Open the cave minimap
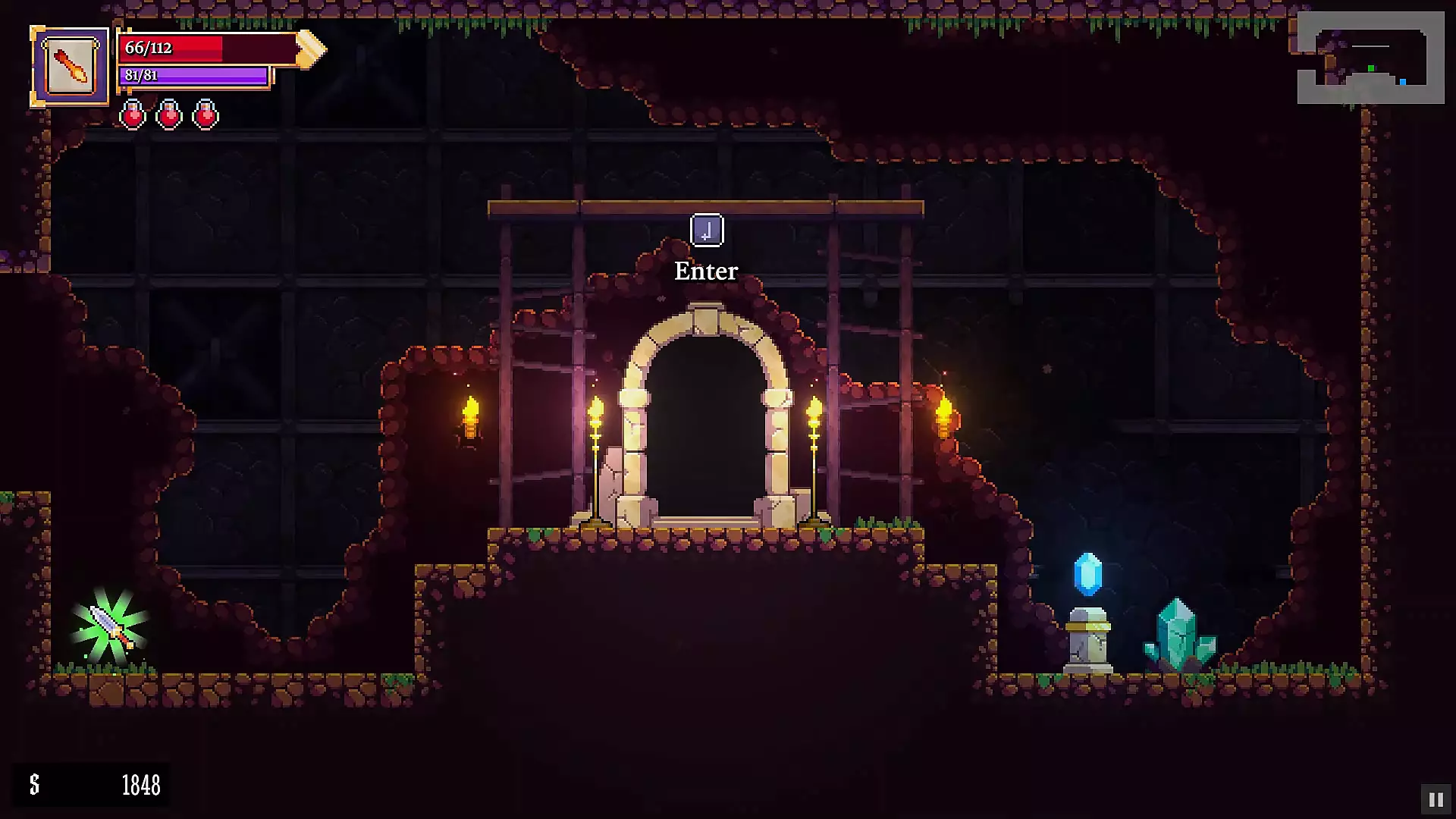This screenshot has width=1456, height=819. point(1370,58)
